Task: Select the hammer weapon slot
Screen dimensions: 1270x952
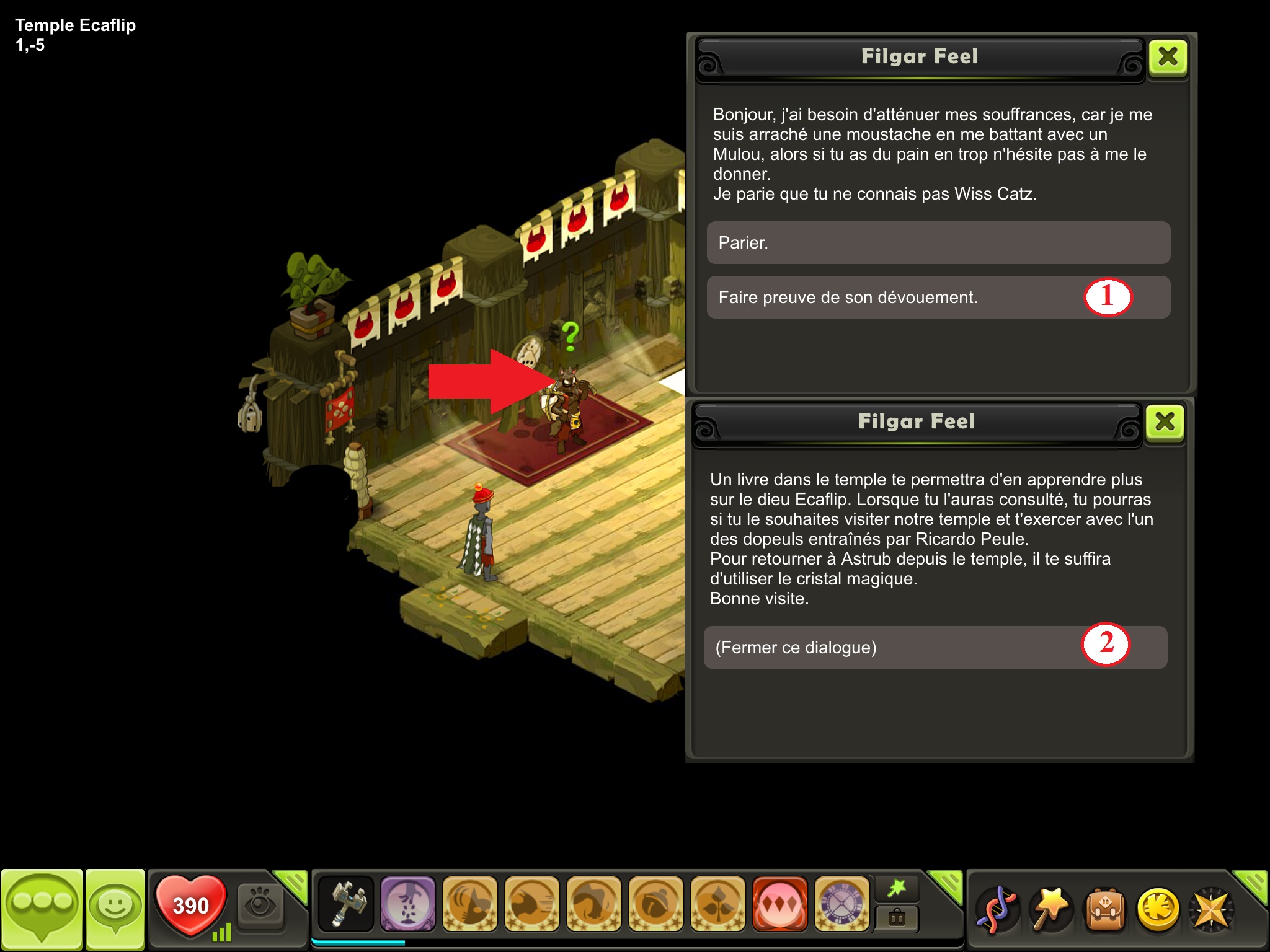Action: (346, 904)
